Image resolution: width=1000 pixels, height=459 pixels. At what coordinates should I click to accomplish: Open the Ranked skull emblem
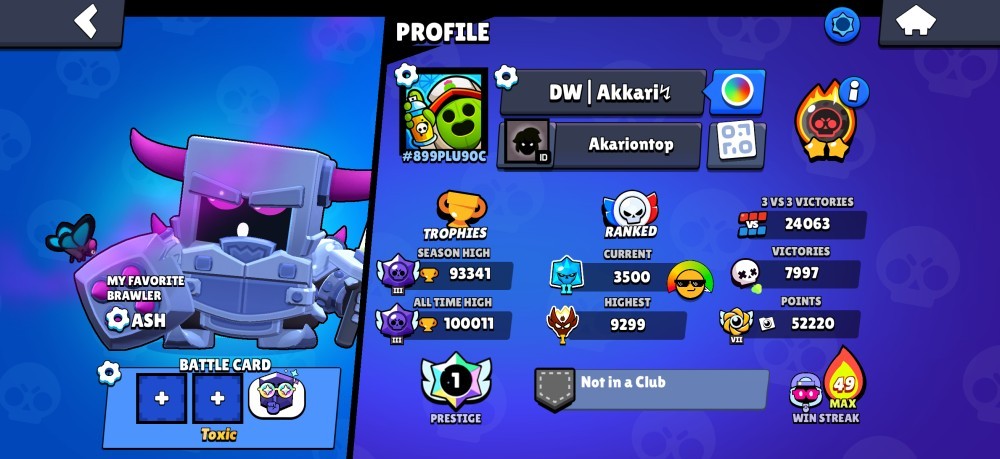coord(630,212)
